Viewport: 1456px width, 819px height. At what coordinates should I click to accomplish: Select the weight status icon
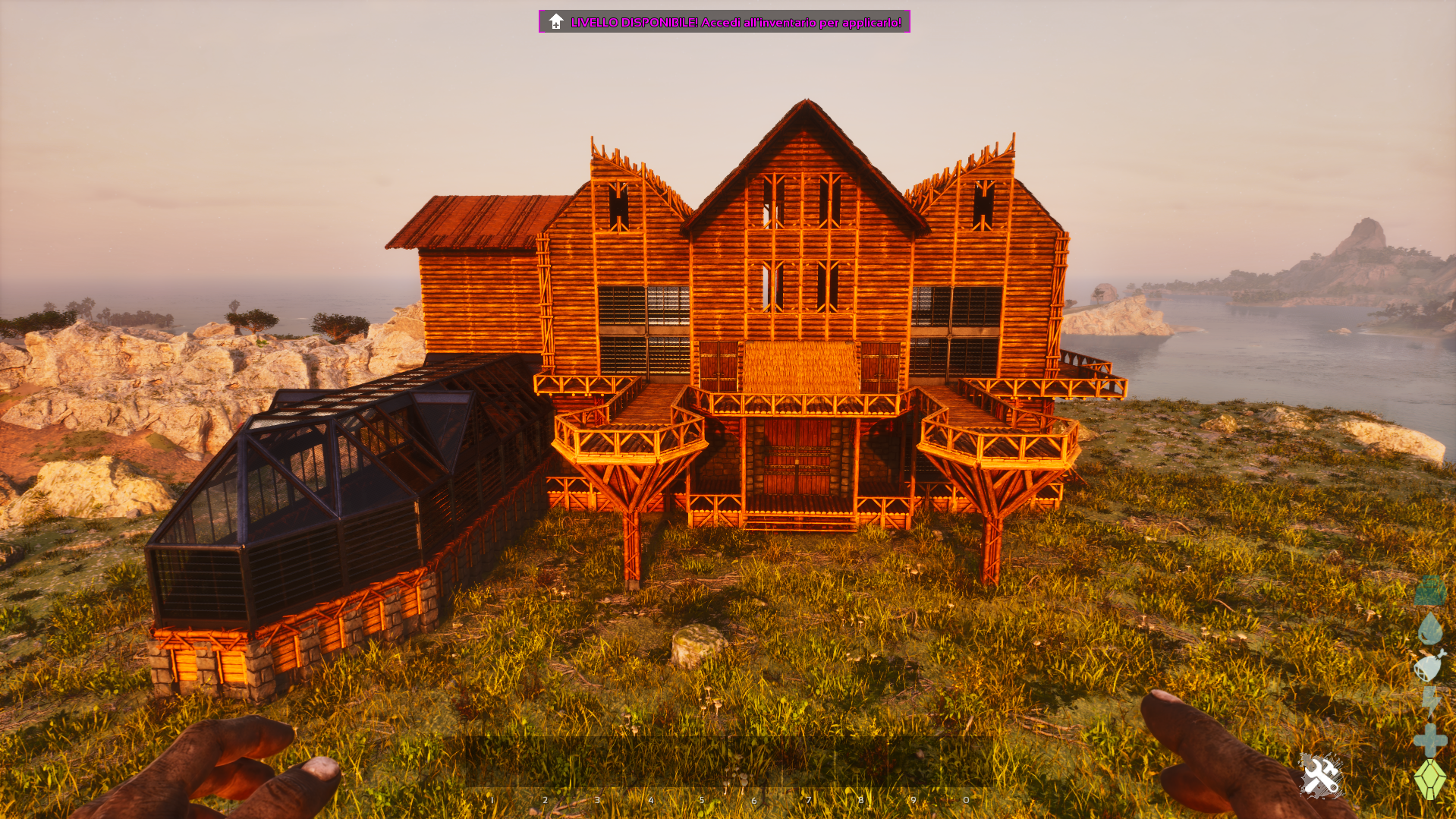(x=1430, y=591)
